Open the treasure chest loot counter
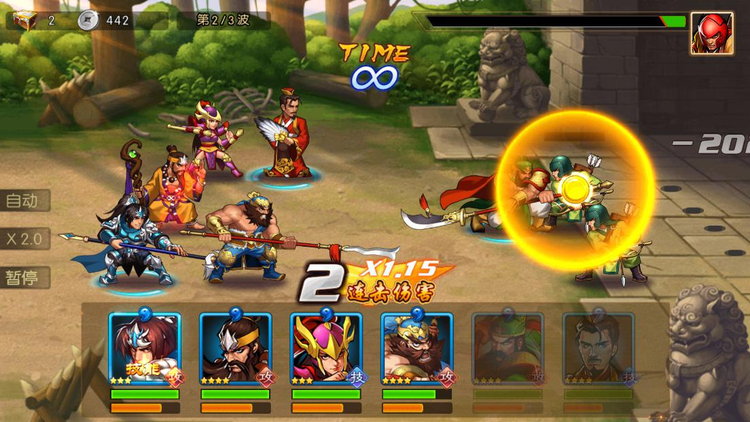 pos(24,20)
